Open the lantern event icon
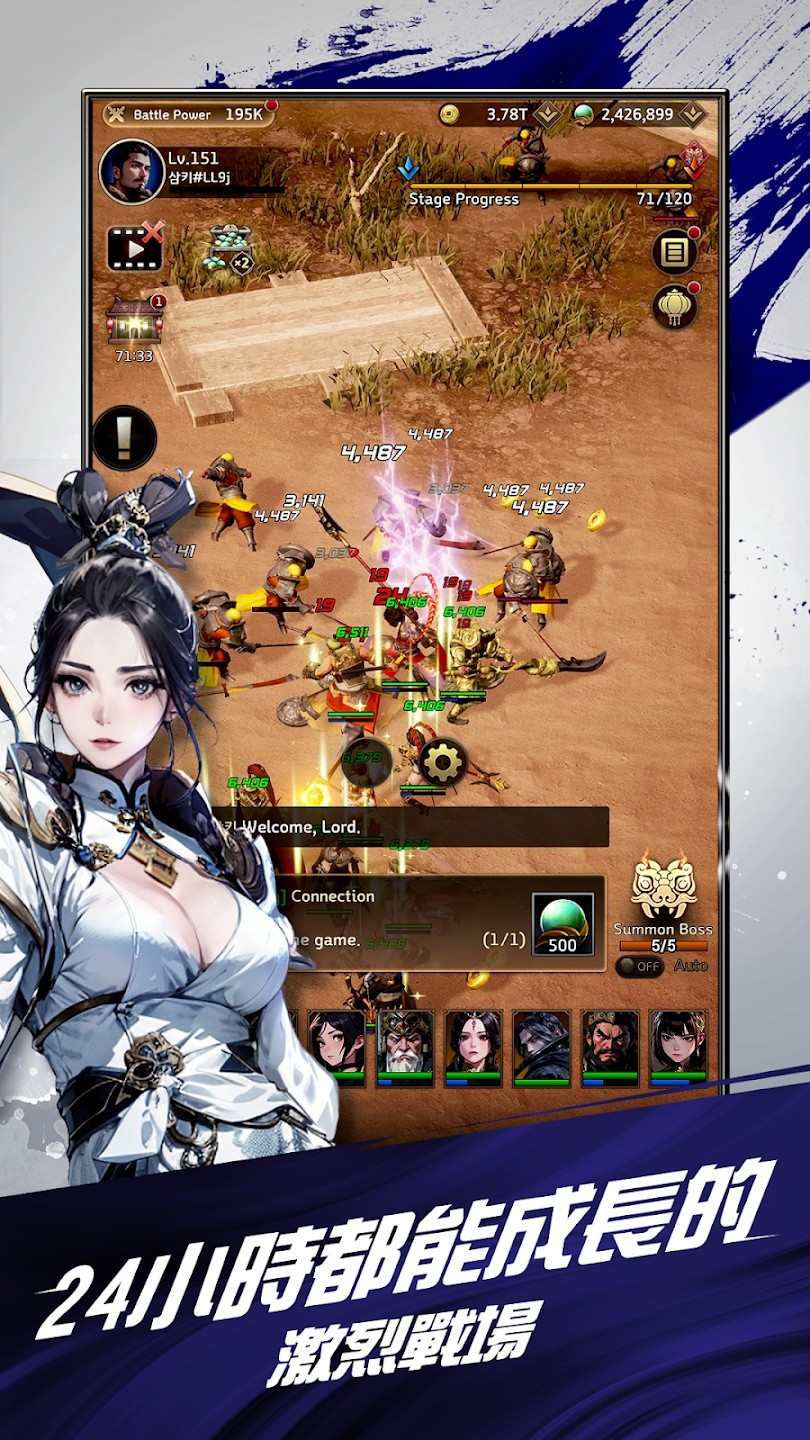 tap(675, 307)
